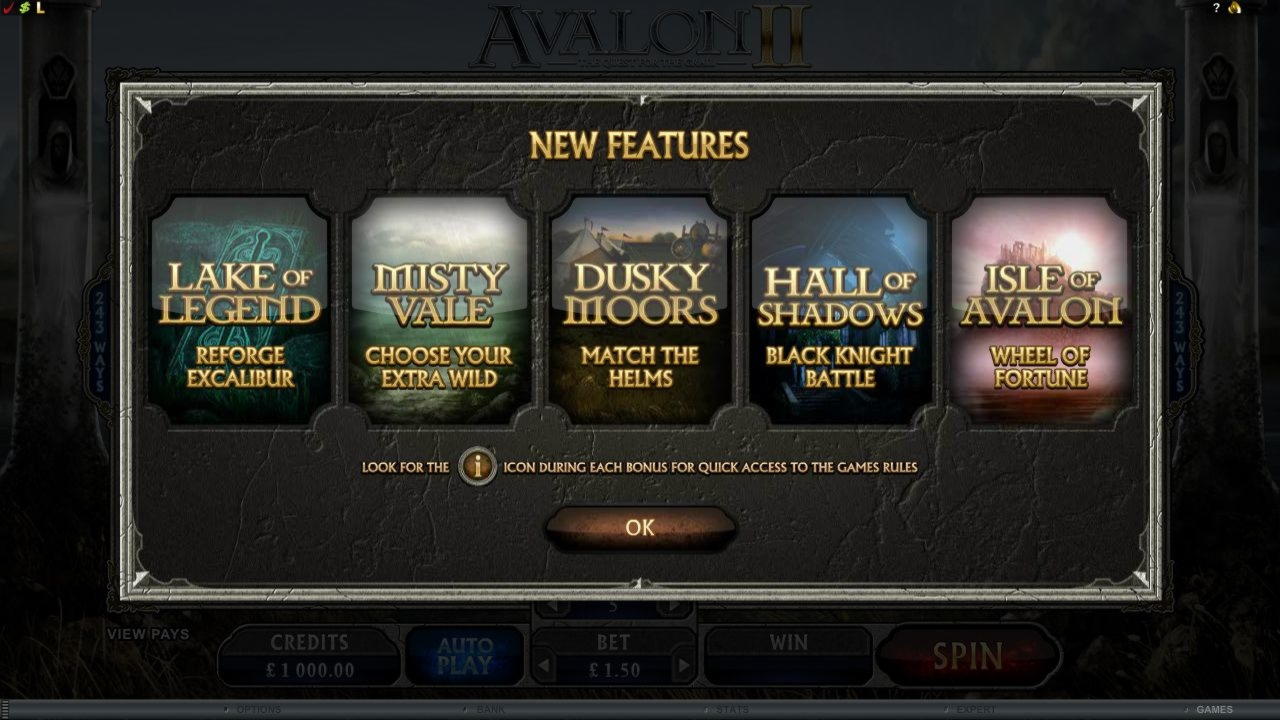Click the gold coin icon top right

click(1234, 8)
